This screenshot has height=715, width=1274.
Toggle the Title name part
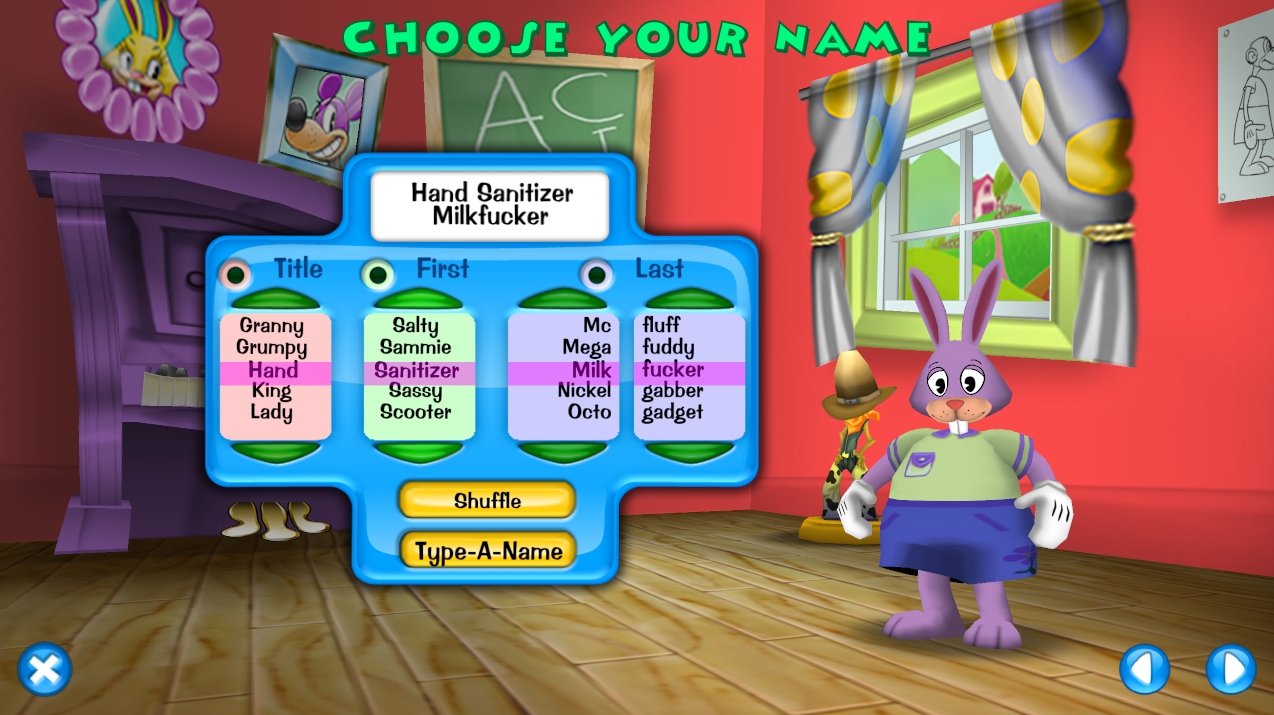(236, 273)
